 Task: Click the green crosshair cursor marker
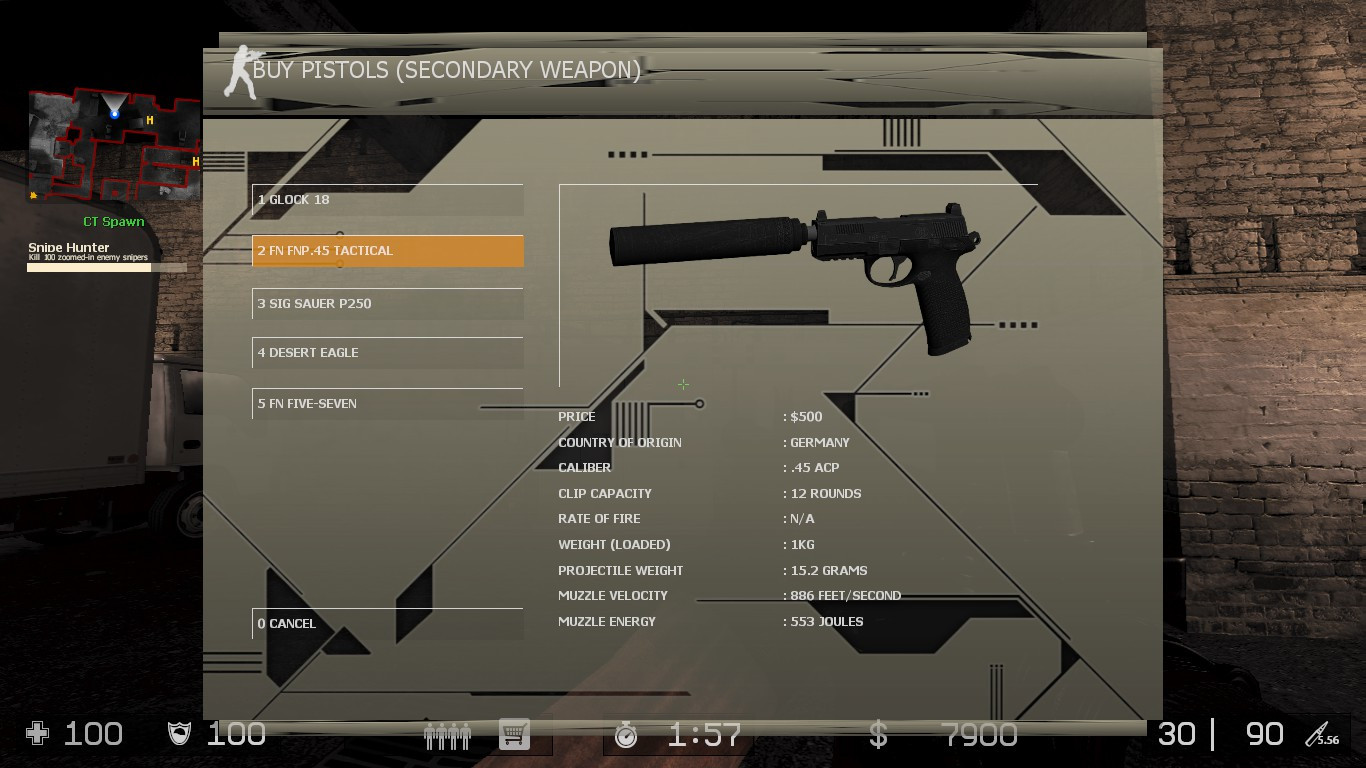[x=683, y=384]
